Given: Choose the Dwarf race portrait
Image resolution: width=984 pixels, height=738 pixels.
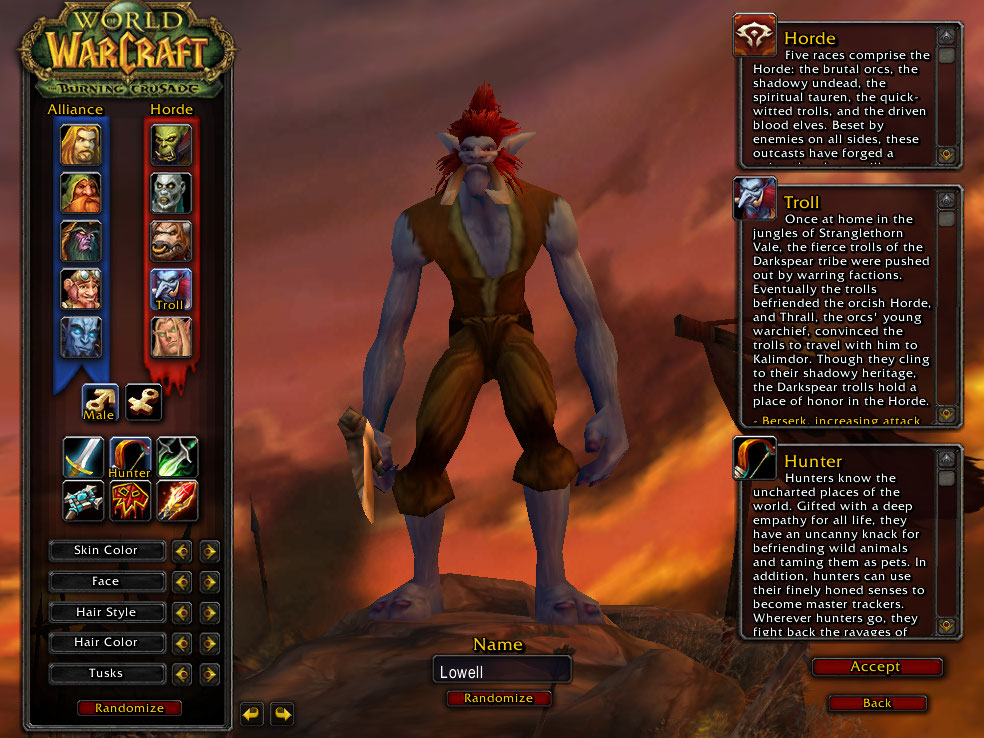Looking at the screenshot, I should (80, 192).
